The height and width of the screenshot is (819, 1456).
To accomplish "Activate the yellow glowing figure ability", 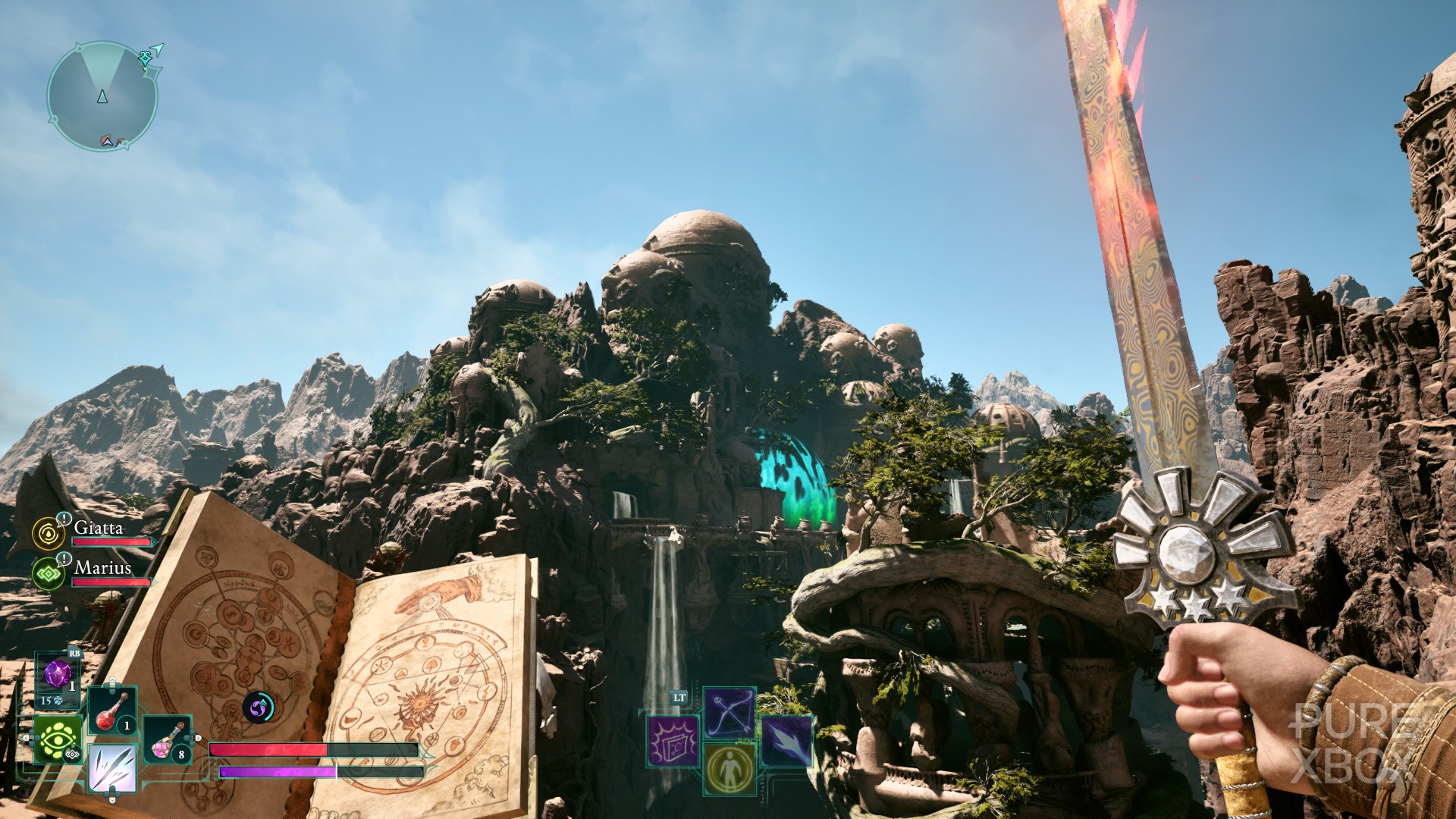I will (730, 767).
